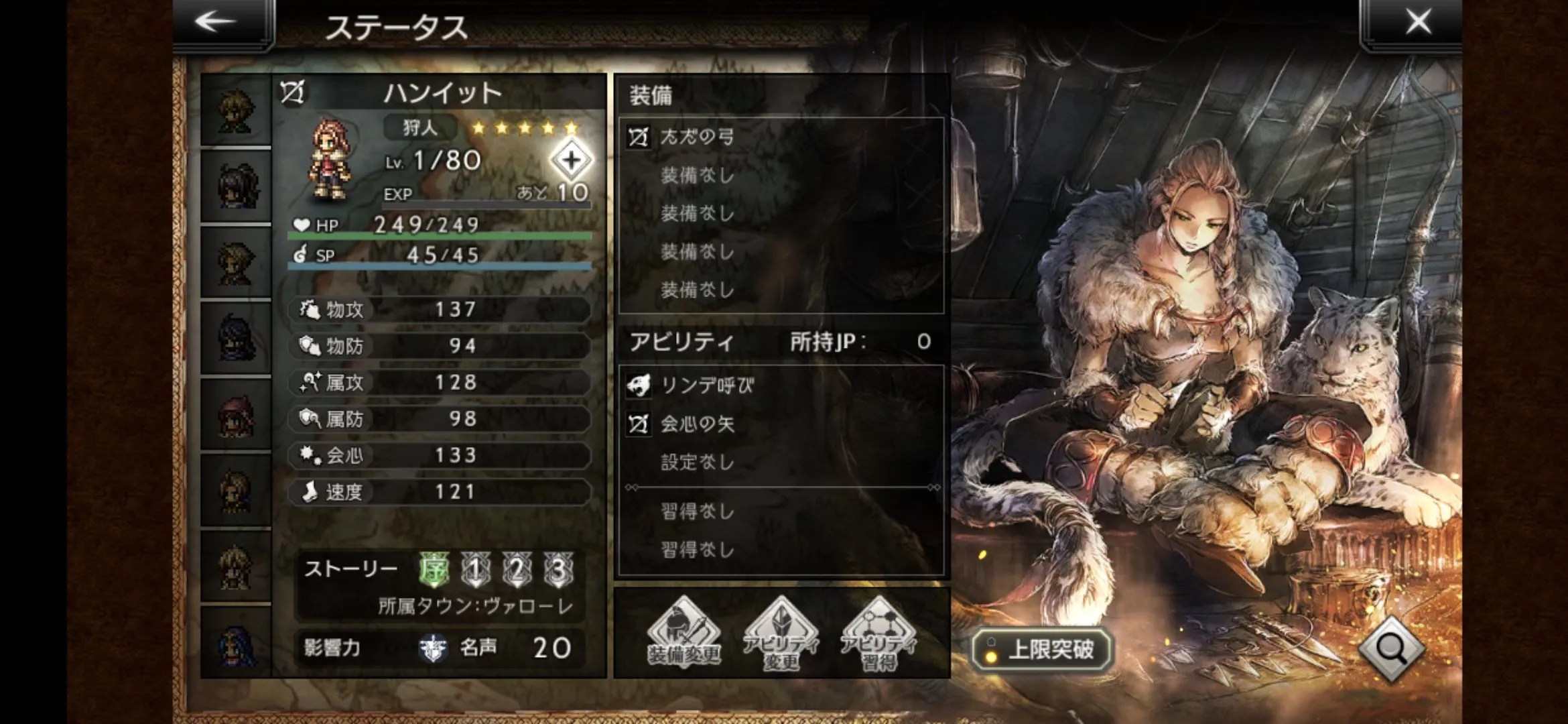The image size is (1568, 724).
Task: Select the 太古の弓 bow equipment slot
Action: 781,137
